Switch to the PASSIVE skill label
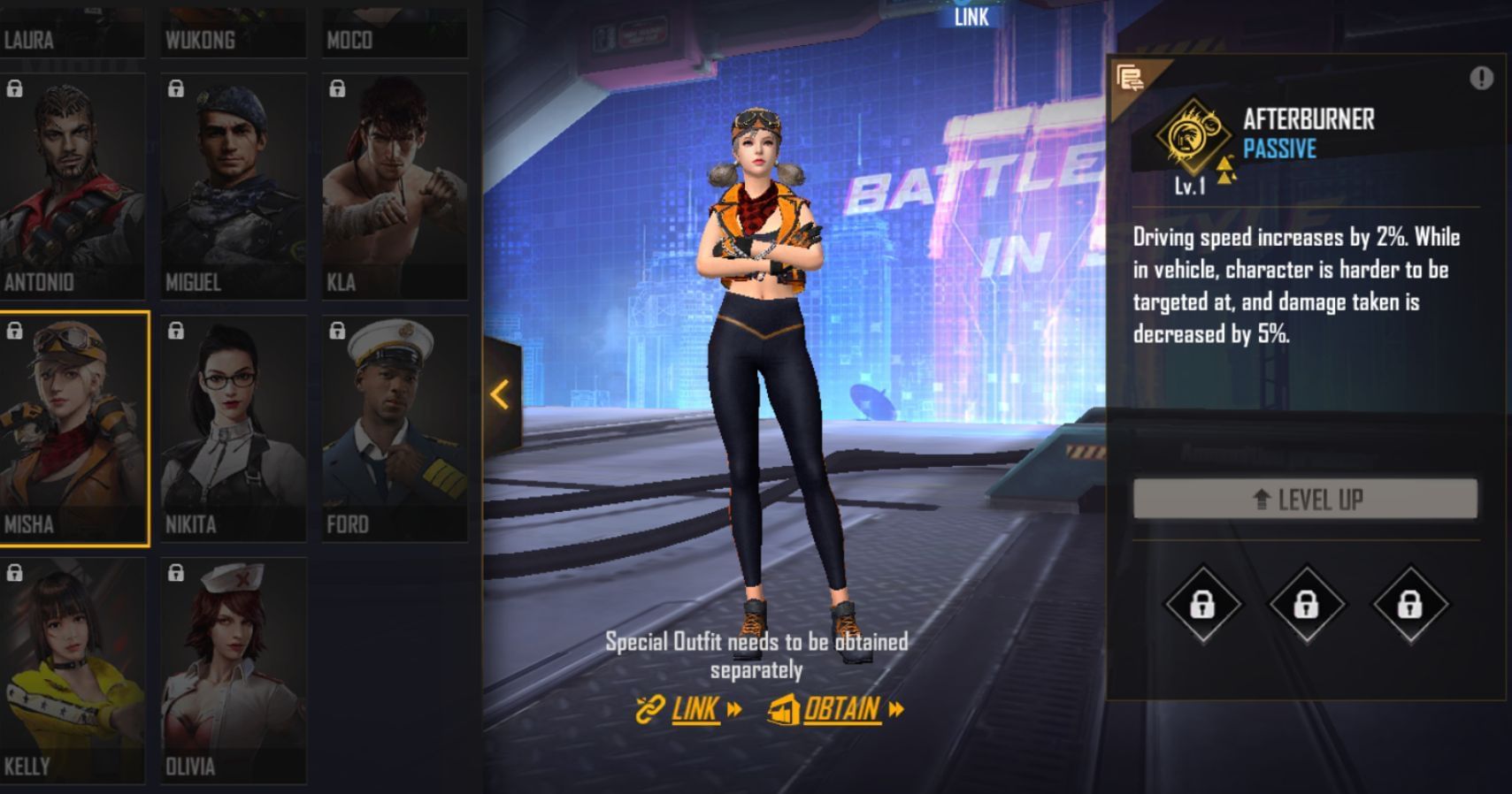Viewport: 1512px width, 794px height. coord(1281,150)
